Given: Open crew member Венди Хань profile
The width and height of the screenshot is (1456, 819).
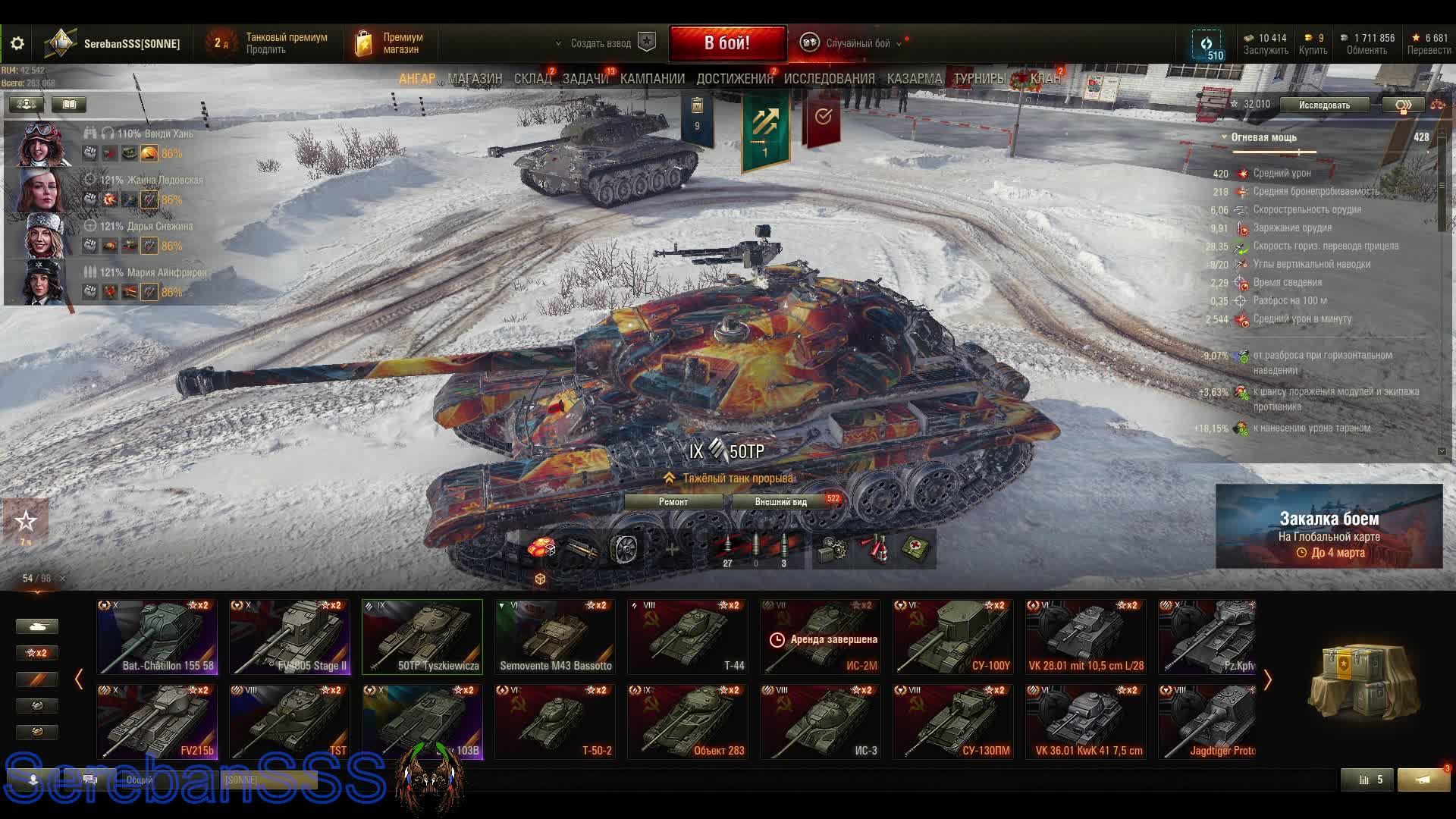Looking at the screenshot, I should [x=42, y=143].
